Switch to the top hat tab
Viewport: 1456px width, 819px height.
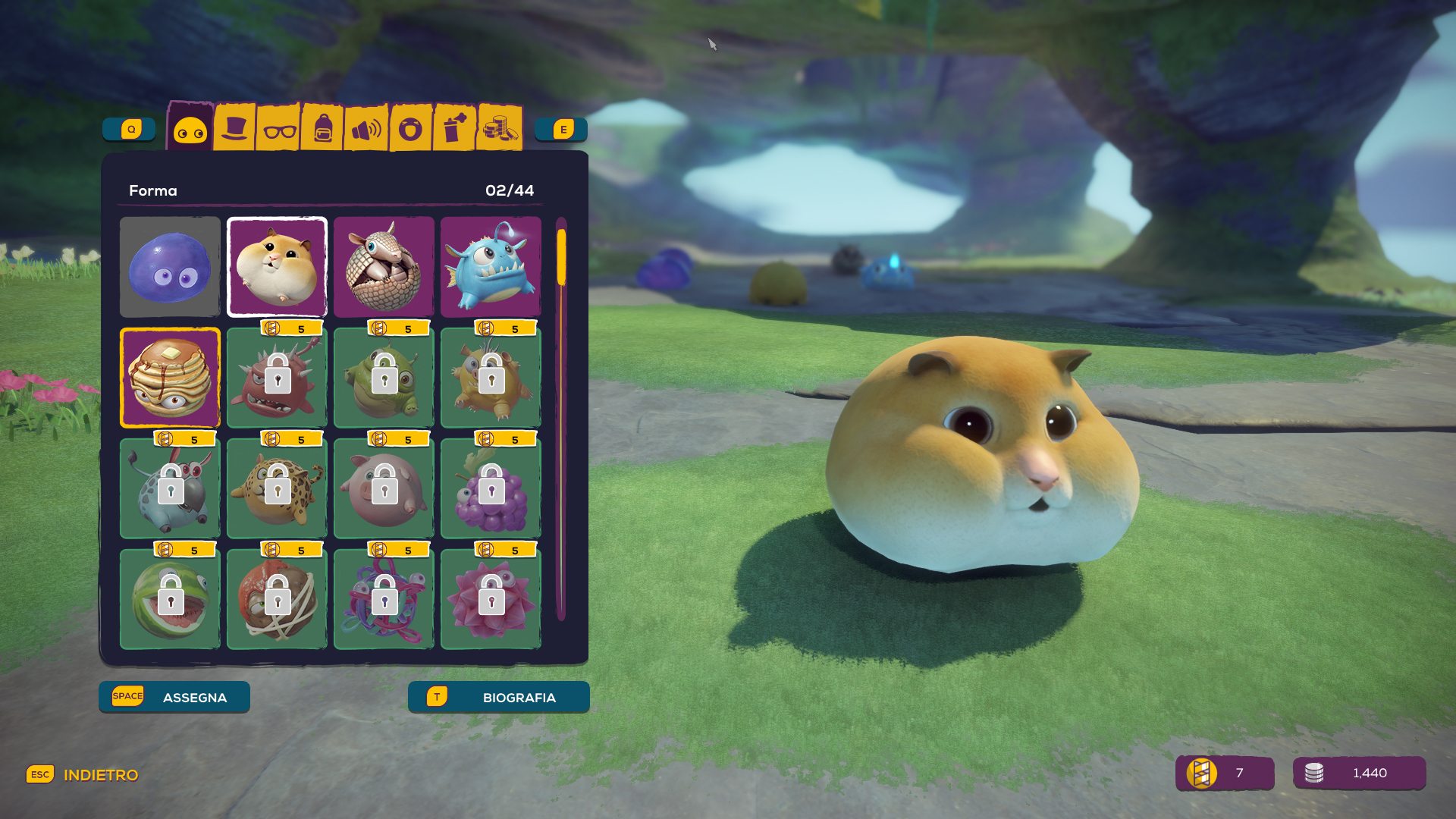point(234,127)
